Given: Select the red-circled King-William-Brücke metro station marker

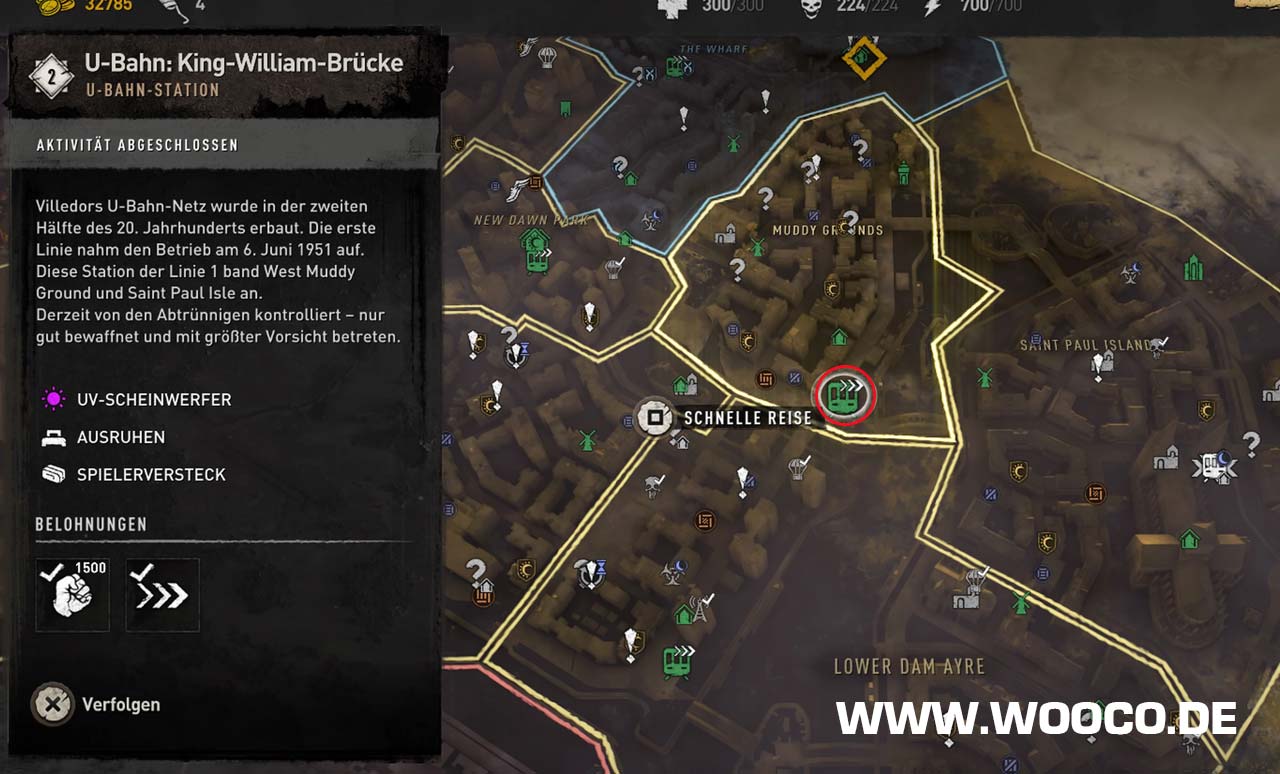Looking at the screenshot, I should point(845,395).
